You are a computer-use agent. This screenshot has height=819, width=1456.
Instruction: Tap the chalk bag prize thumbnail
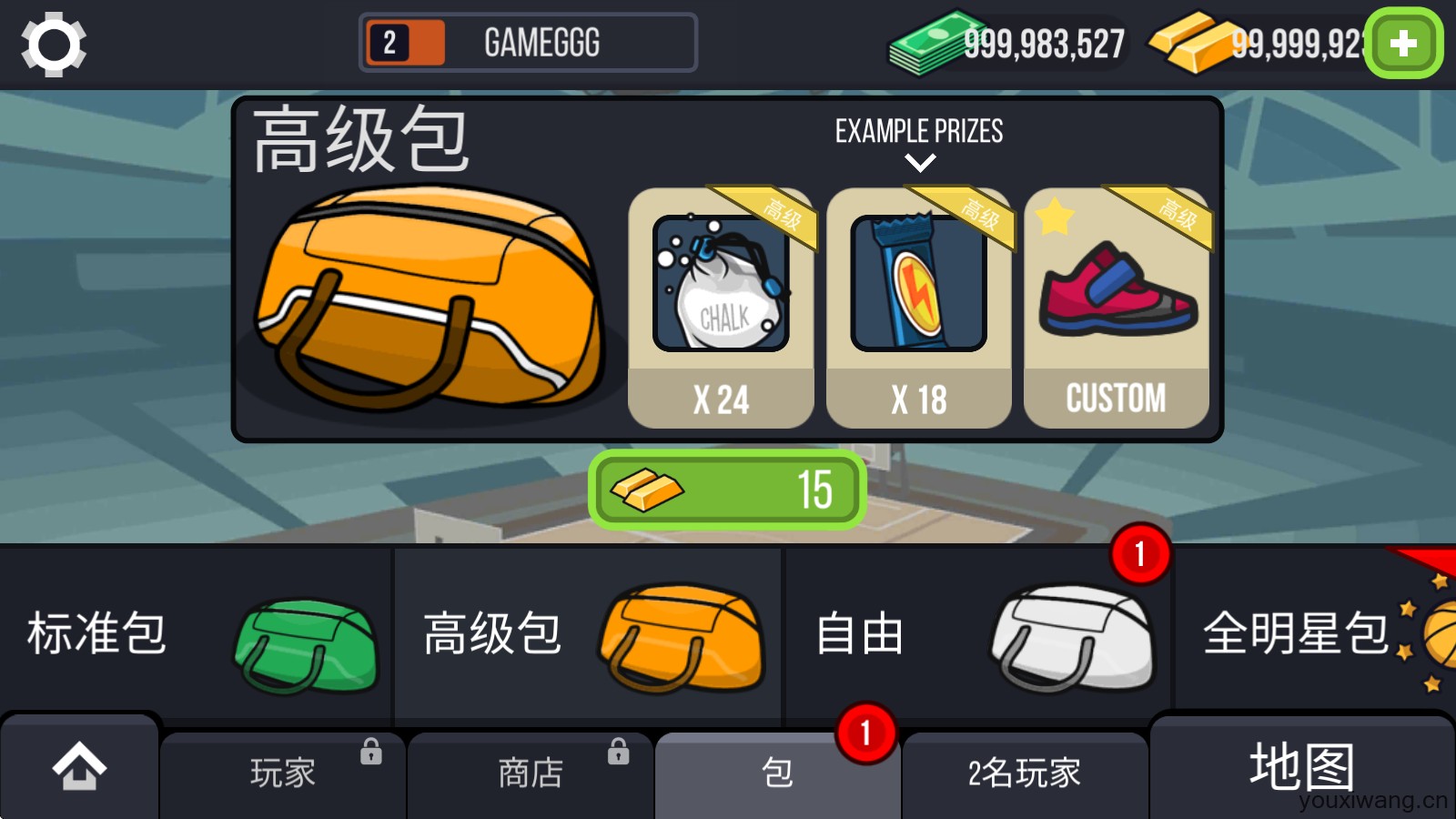[721, 282]
